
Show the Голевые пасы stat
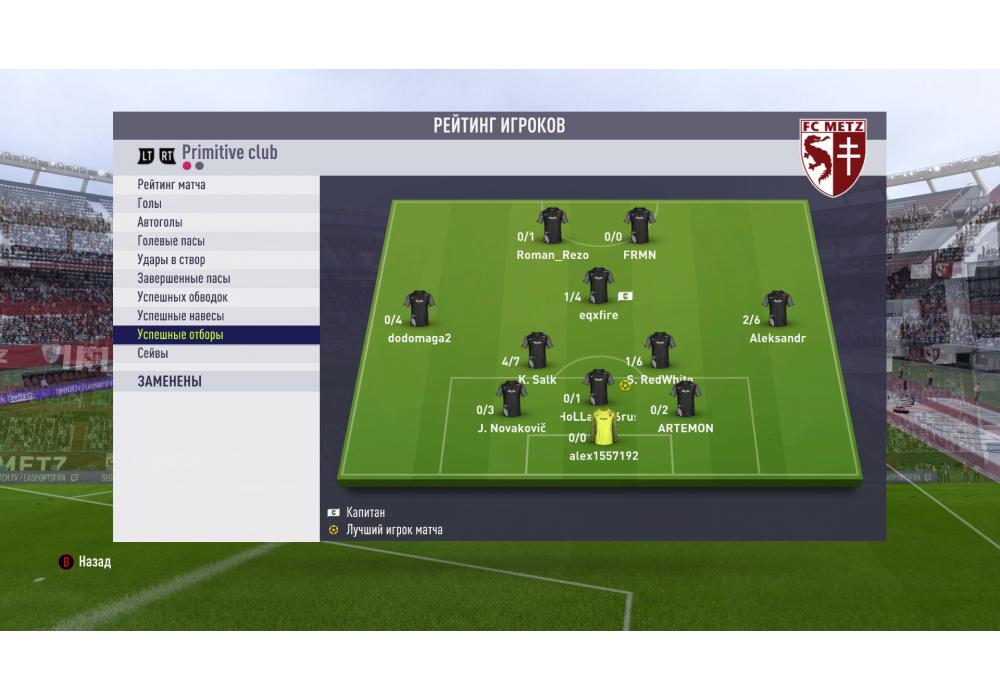(171, 241)
